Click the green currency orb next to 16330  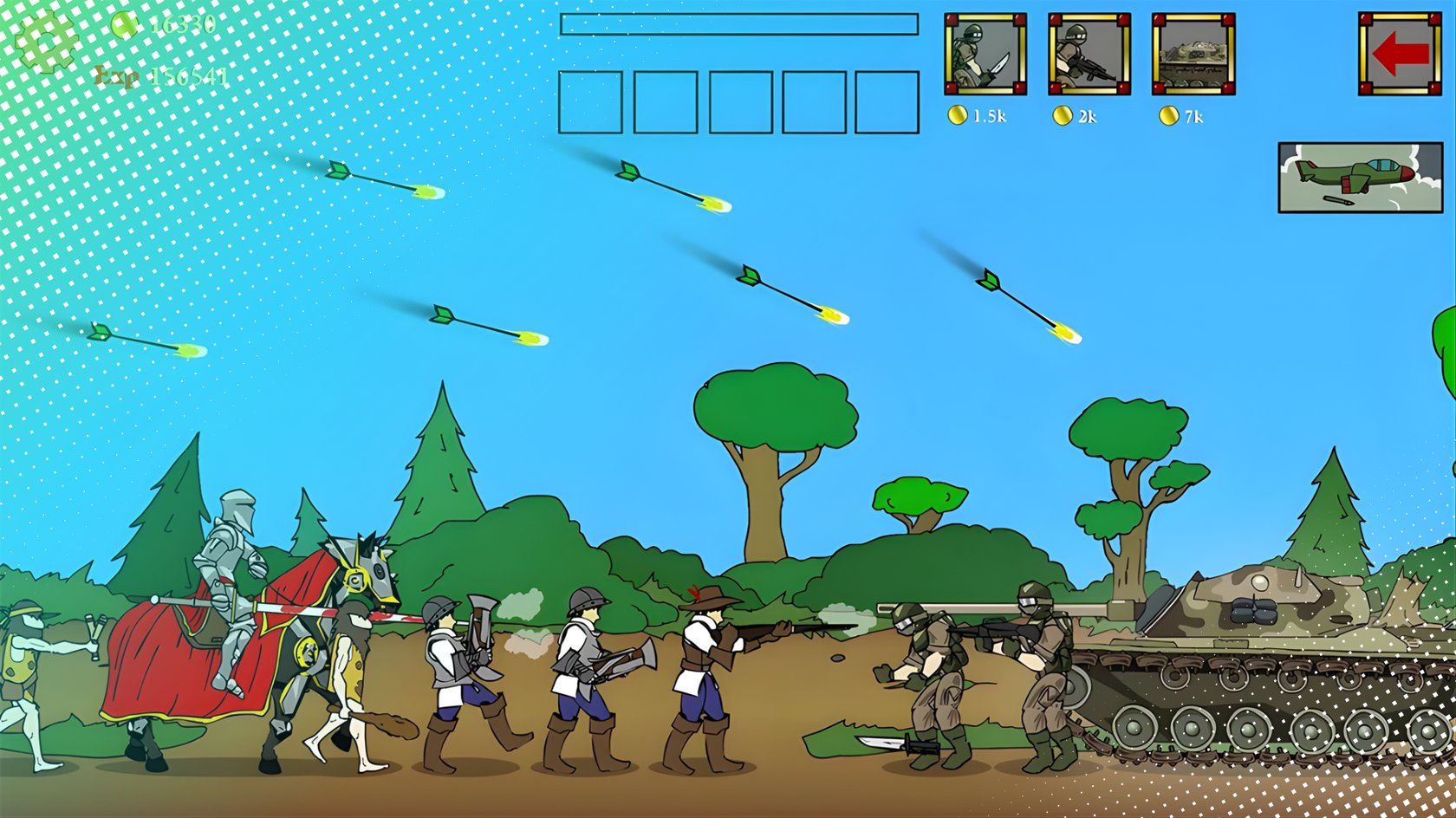[124, 26]
